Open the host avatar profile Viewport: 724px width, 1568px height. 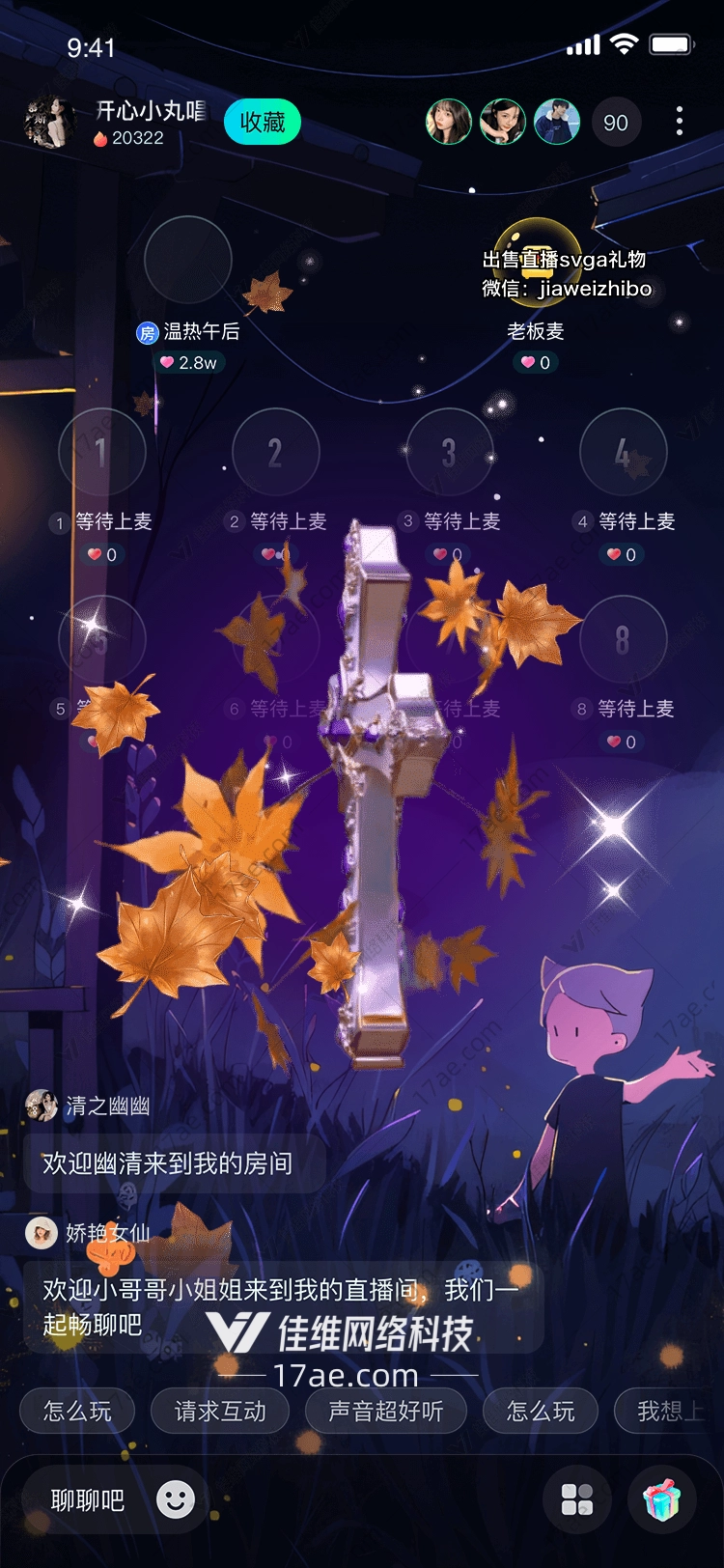coord(48,123)
